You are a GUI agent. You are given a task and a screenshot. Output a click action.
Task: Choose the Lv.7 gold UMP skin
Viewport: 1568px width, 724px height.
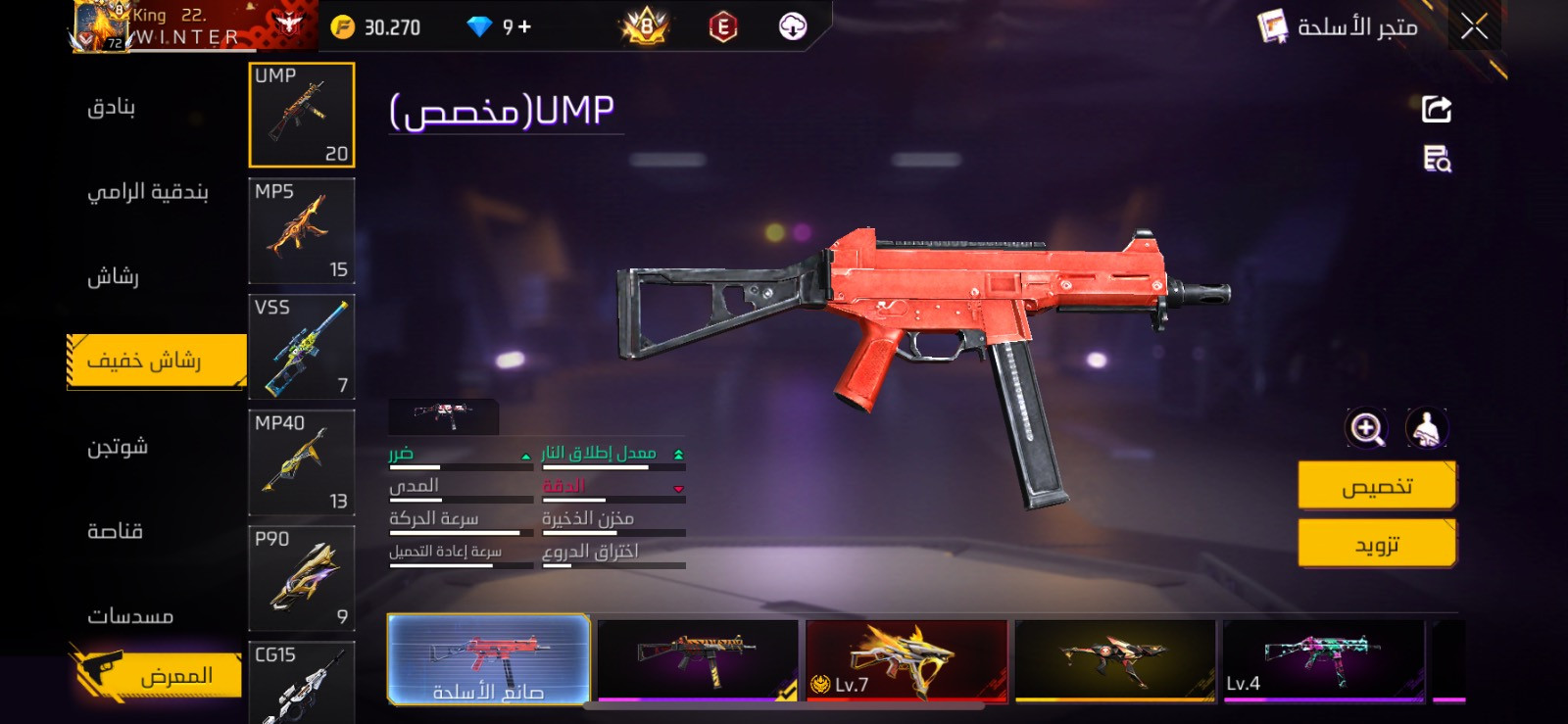click(x=906, y=659)
